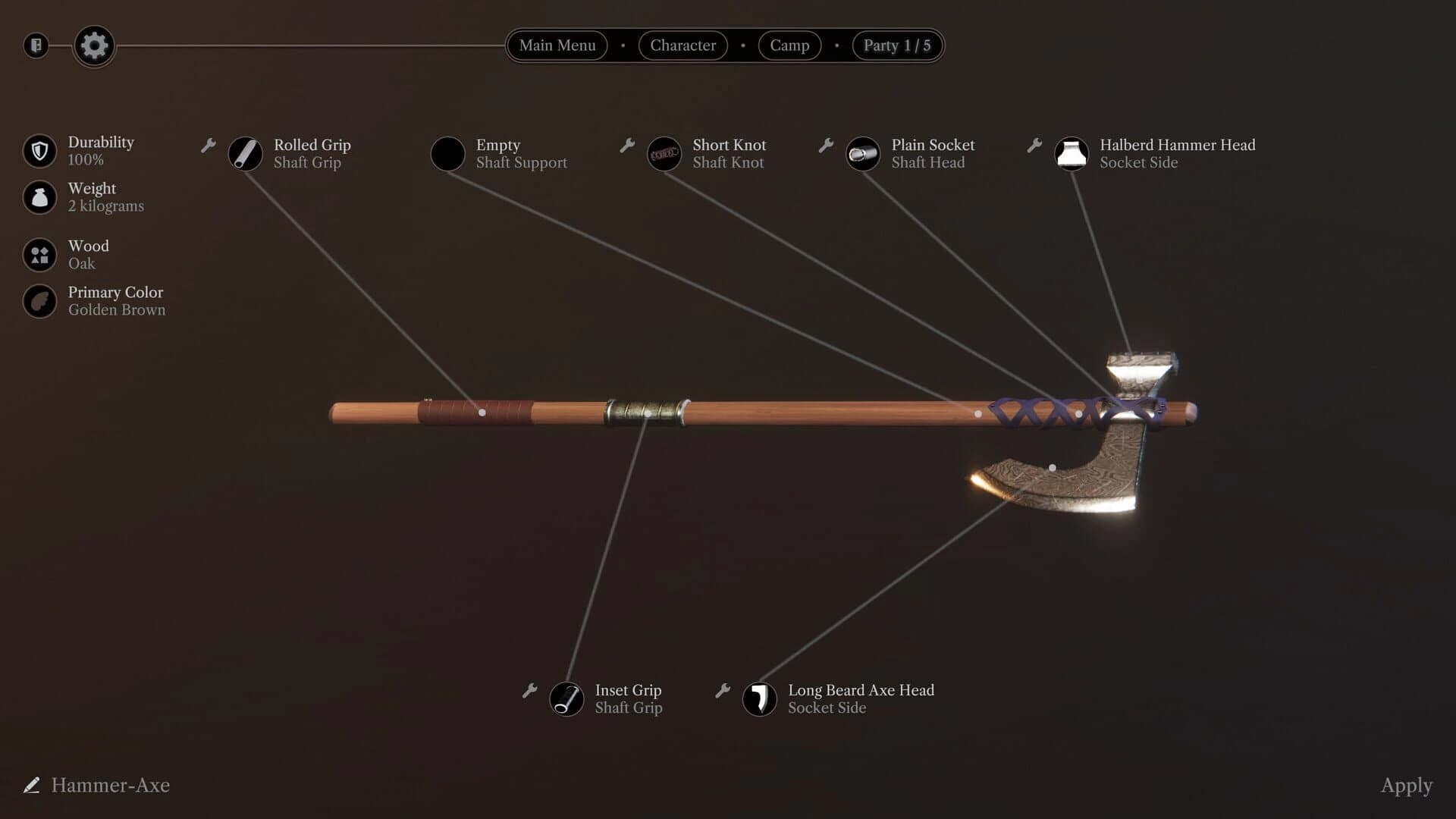This screenshot has height=819, width=1456.
Task: Open the Plain Socket wrench options
Action: pyautogui.click(x=825, y=145)
